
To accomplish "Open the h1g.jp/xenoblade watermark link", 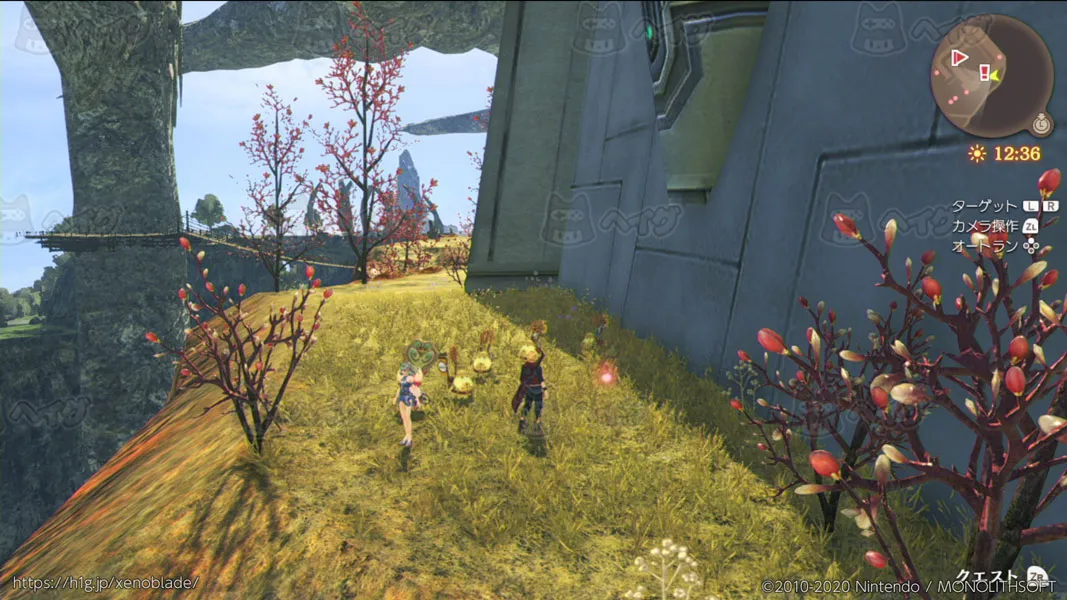I will tap(105, 582).
